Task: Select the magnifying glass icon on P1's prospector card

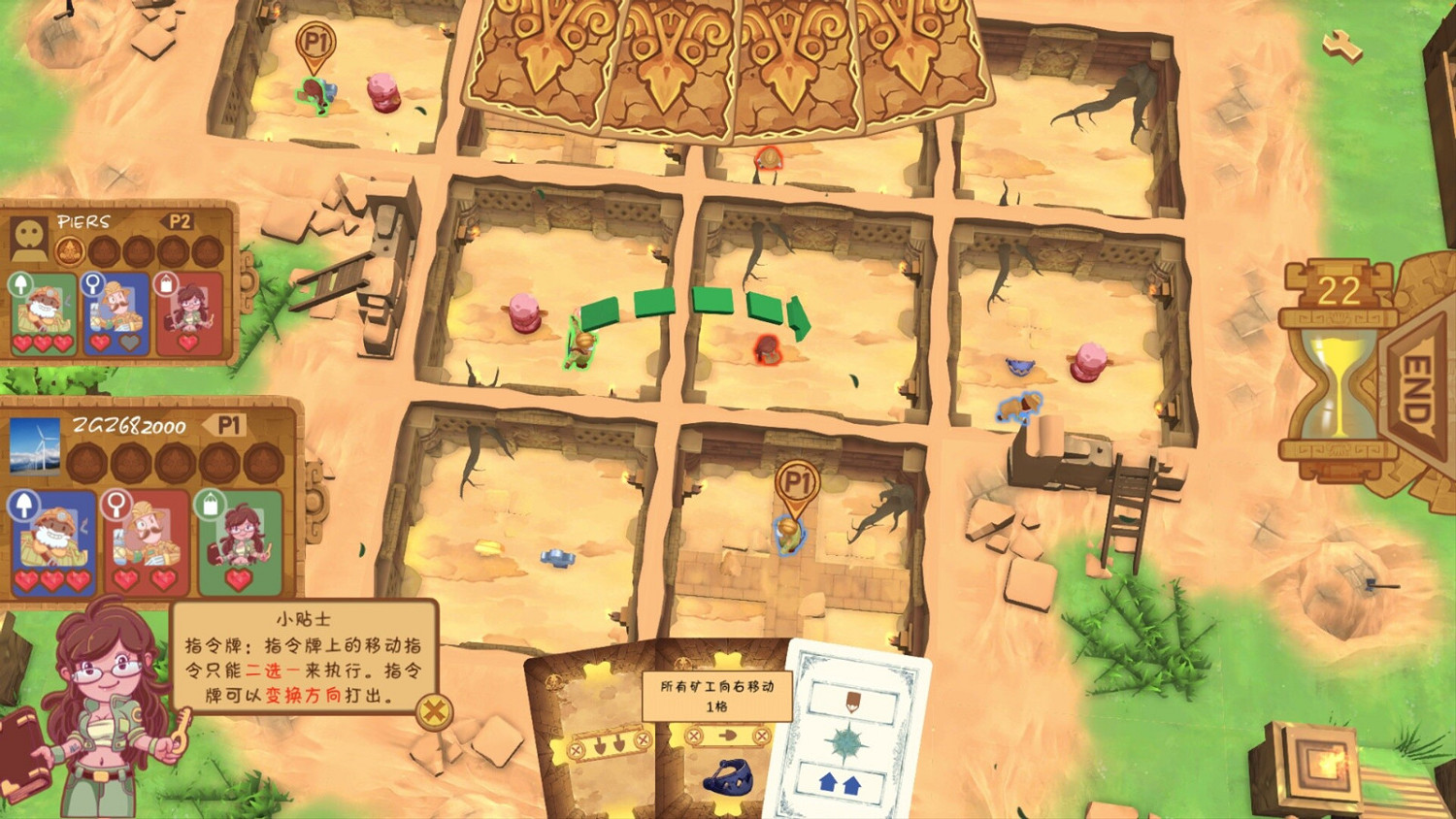Action: (117, 504)
